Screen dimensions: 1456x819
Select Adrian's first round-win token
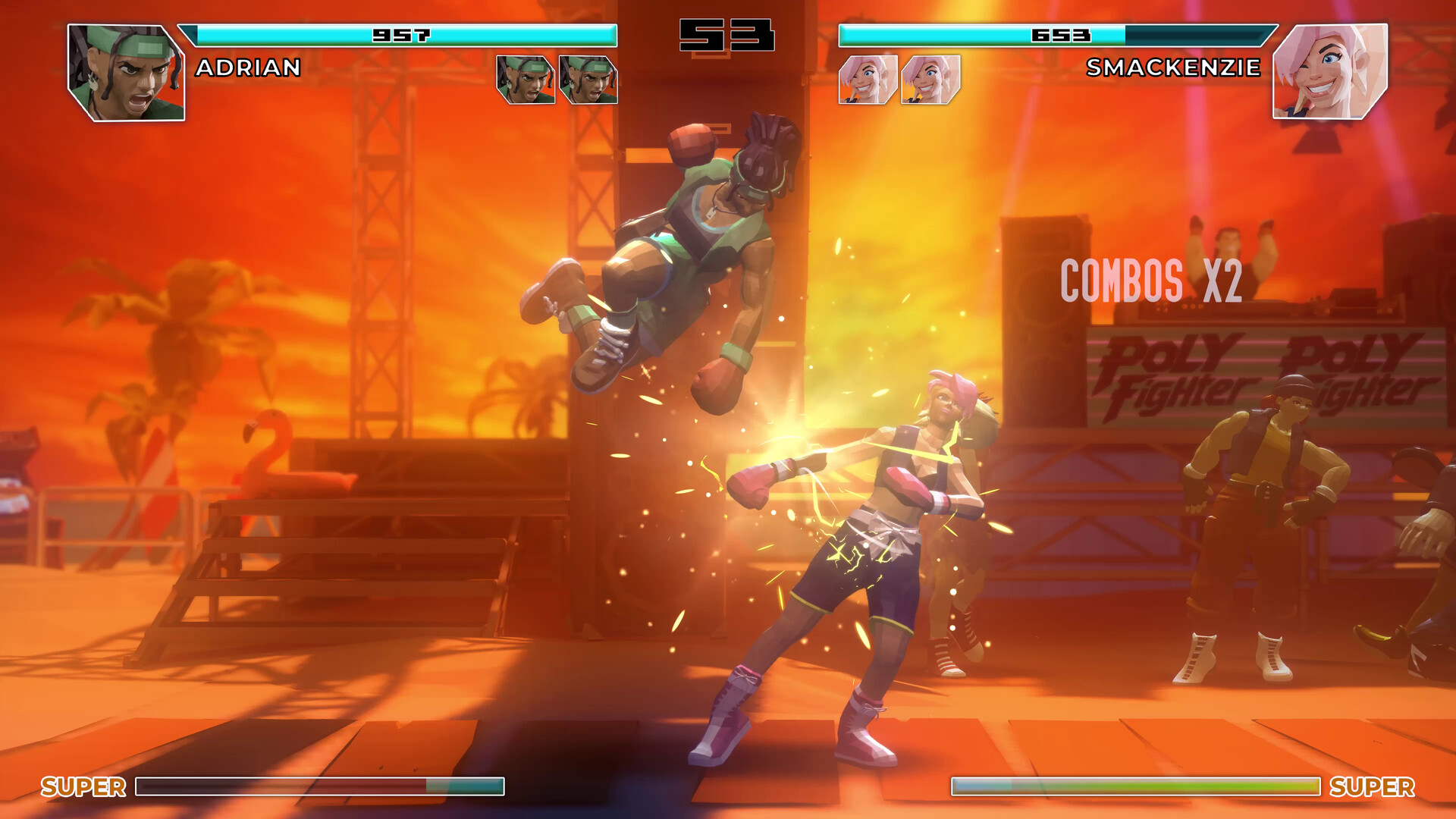pyautogui.click(x=526, y=78)
